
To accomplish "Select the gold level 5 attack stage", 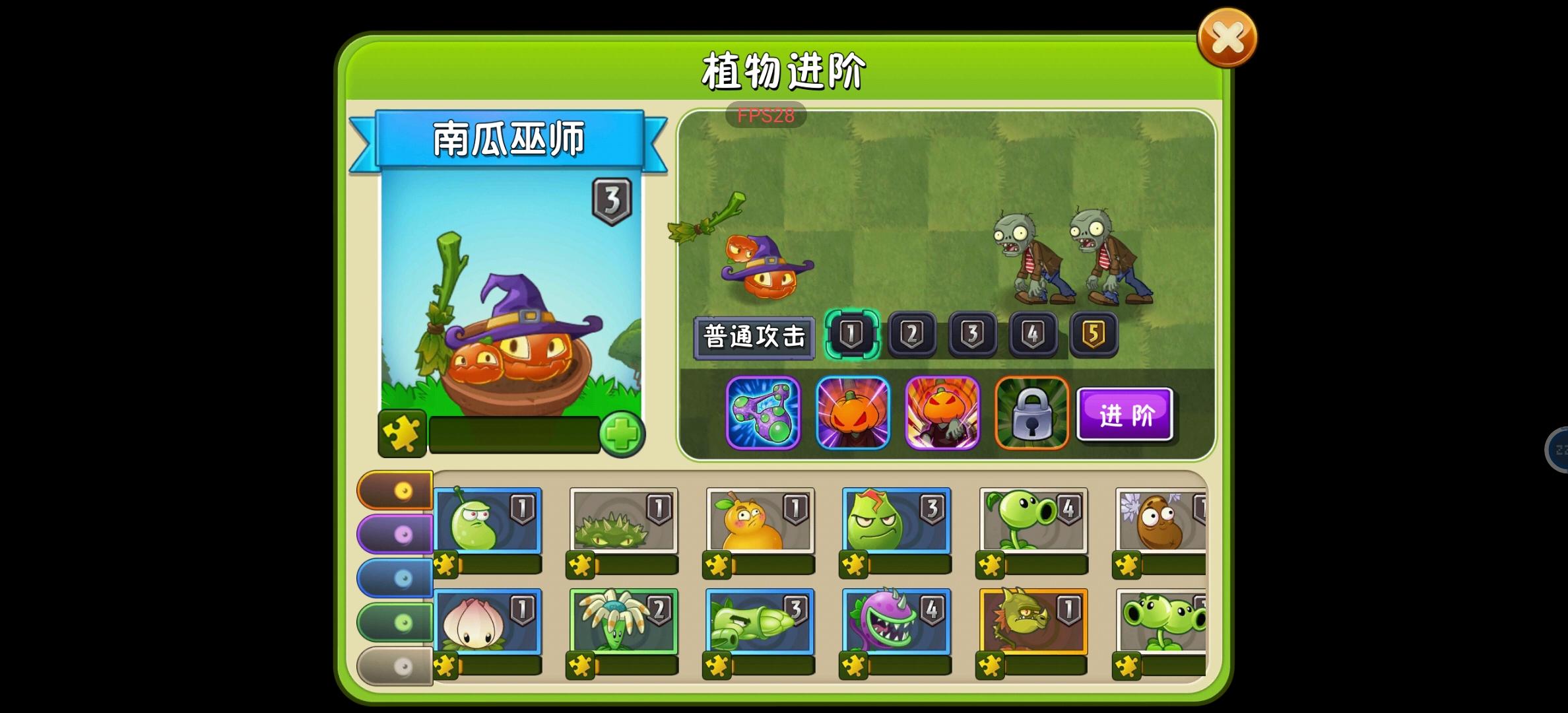I will pos(1092,335).
